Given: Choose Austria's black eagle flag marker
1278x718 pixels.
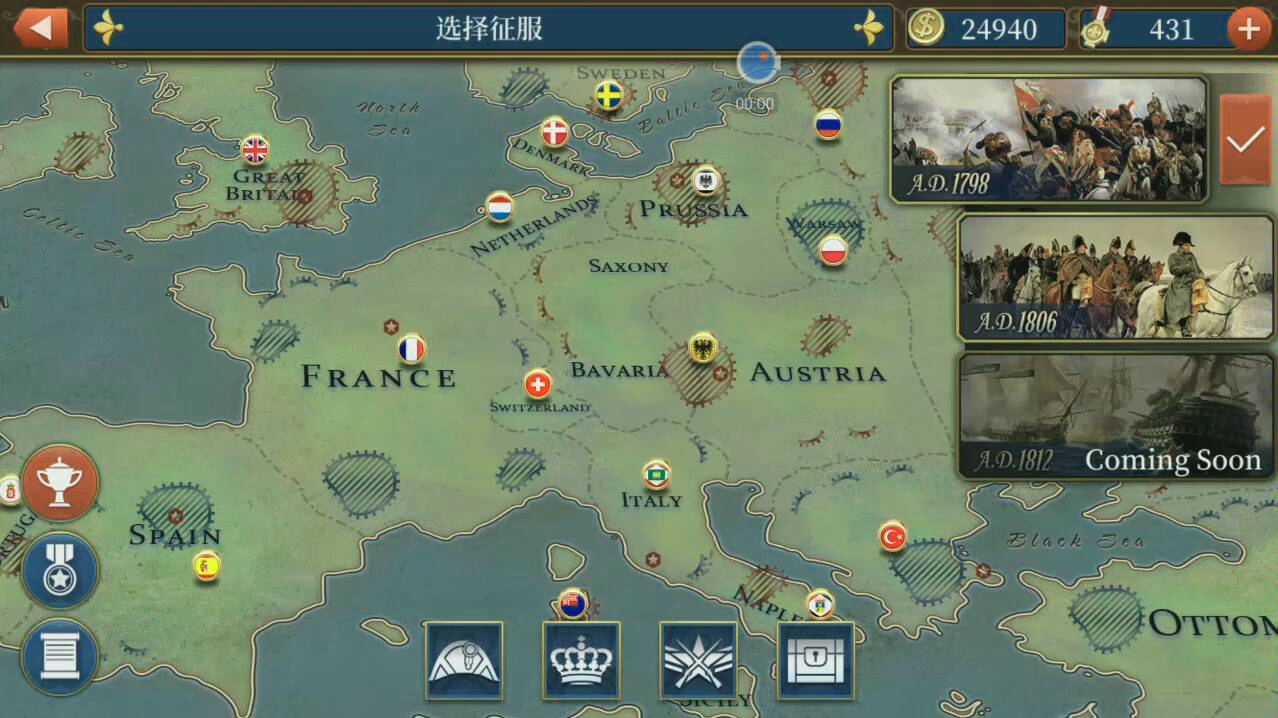Looking at the screenshot, I should [x=703, y=348].
